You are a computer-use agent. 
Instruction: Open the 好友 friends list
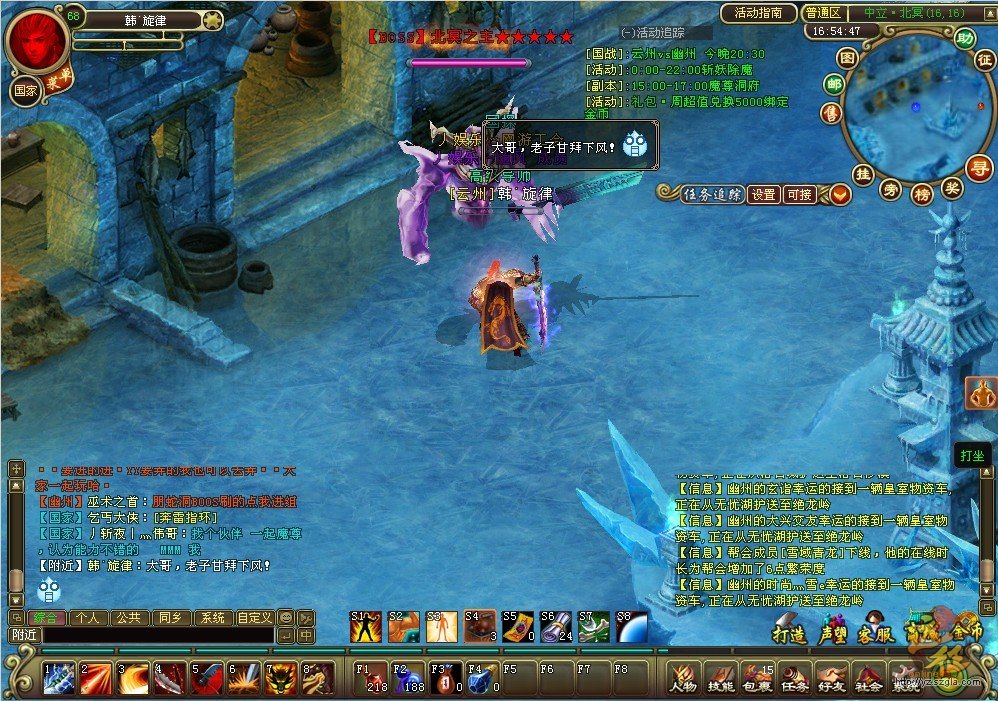pos(832,677)
